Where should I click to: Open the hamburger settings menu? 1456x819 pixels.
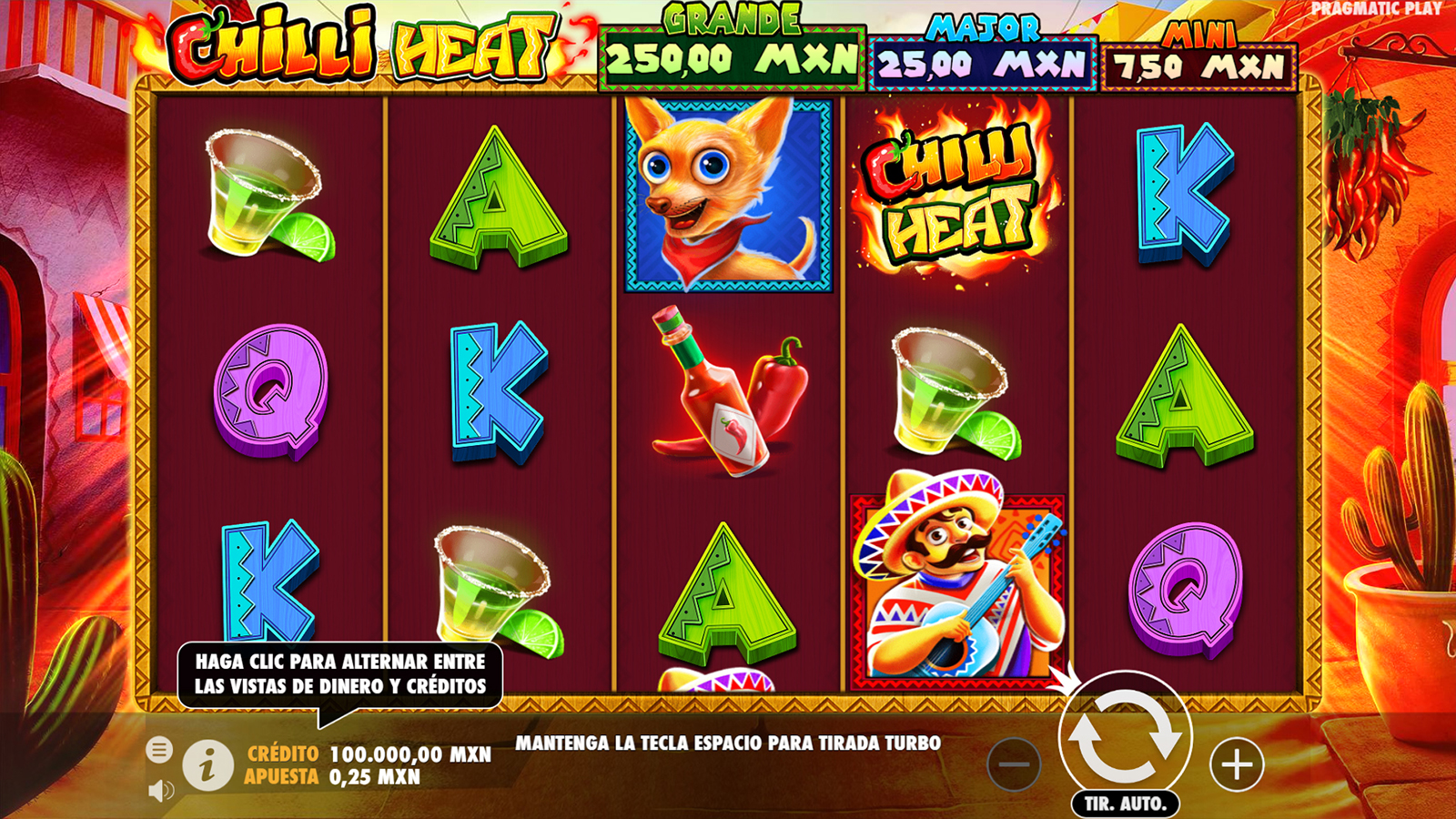pos(159,750)
